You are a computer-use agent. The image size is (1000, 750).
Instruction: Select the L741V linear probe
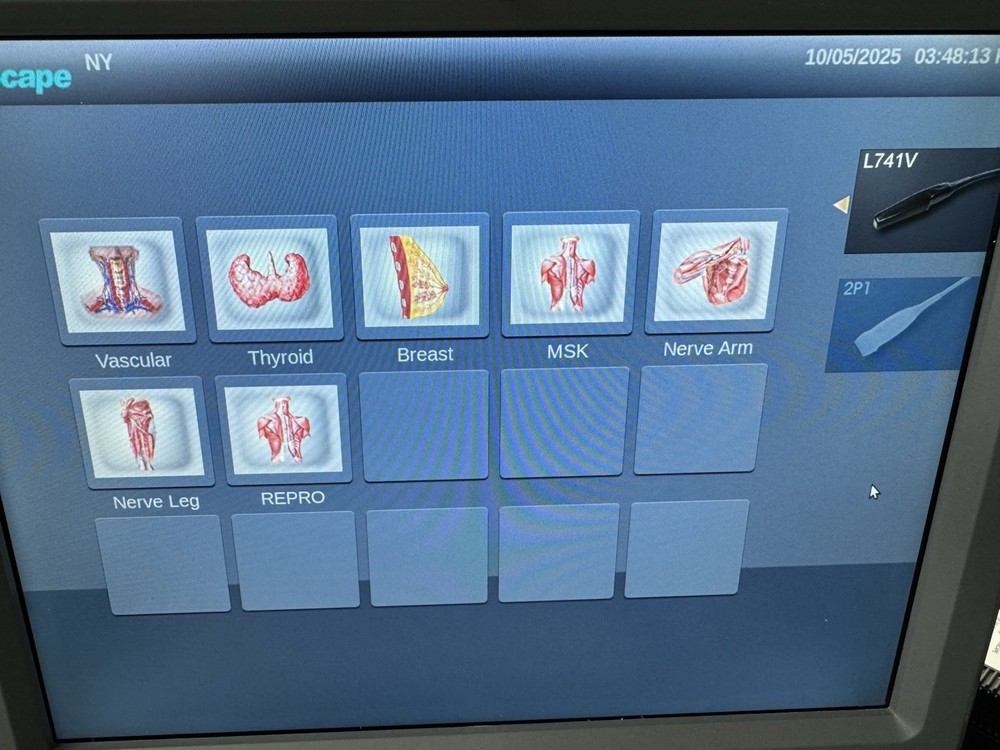click(x=918, y=200)
